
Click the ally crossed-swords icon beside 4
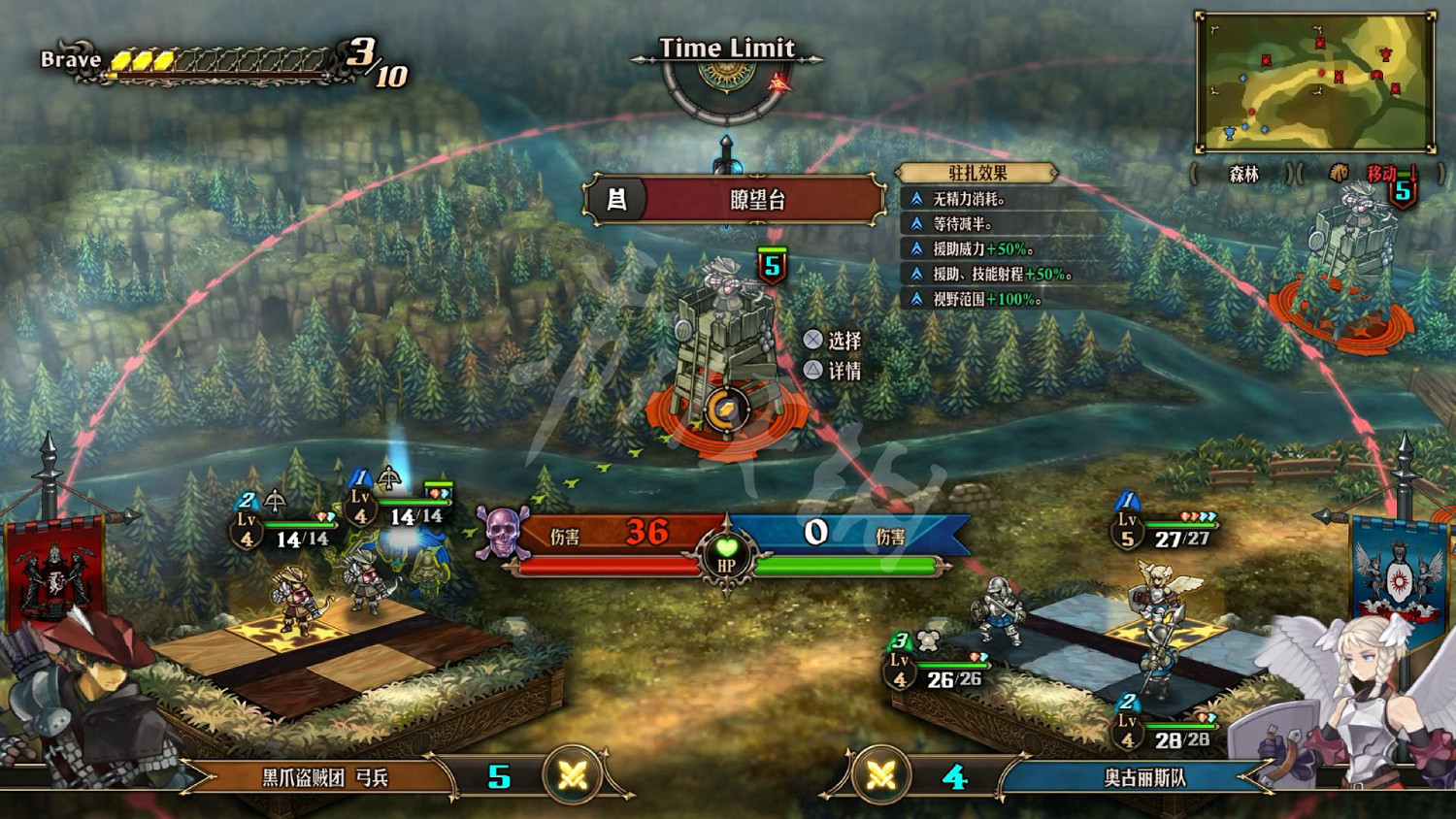880,775
